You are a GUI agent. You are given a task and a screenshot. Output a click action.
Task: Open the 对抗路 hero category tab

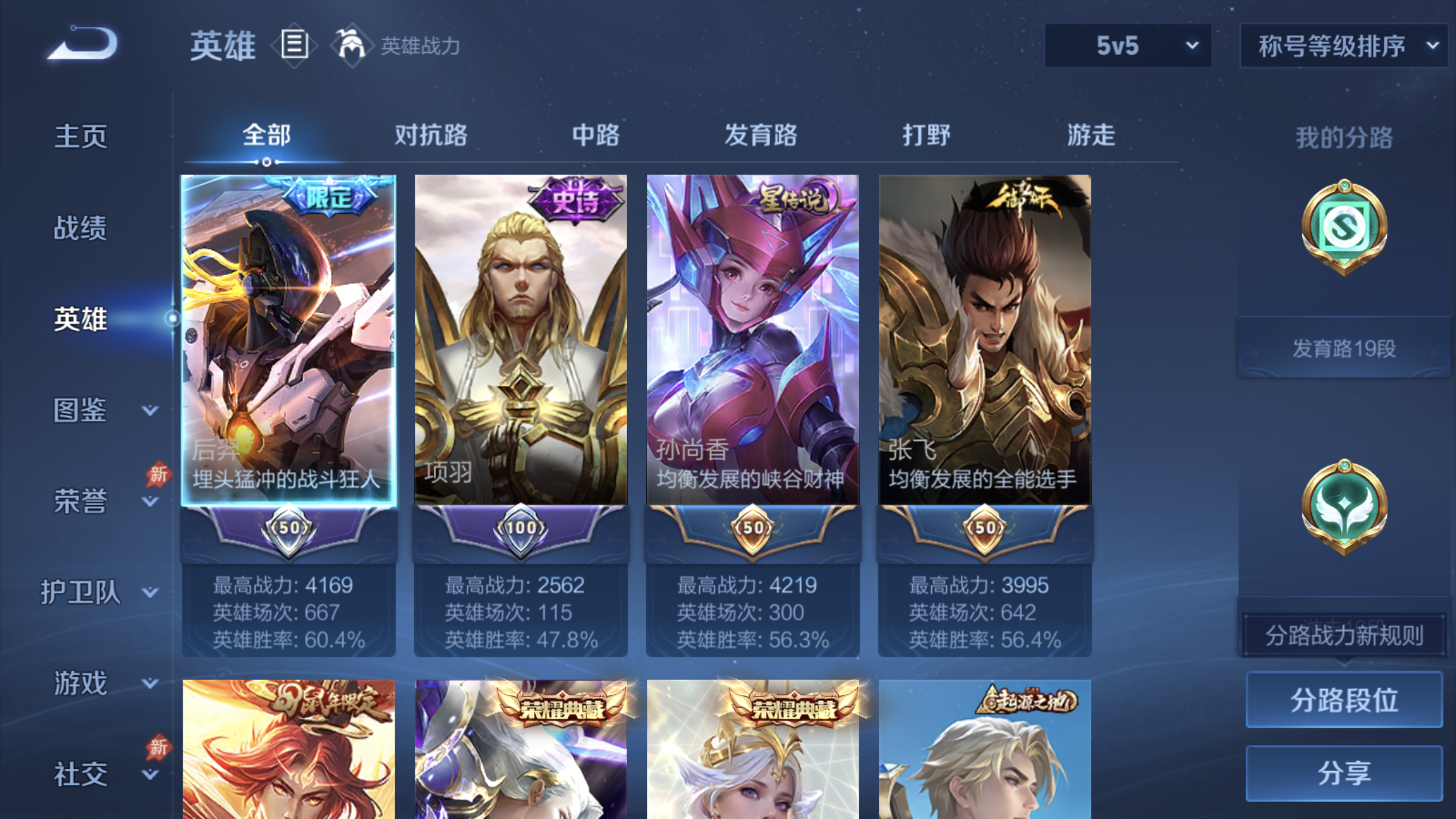tap(432, 136)
